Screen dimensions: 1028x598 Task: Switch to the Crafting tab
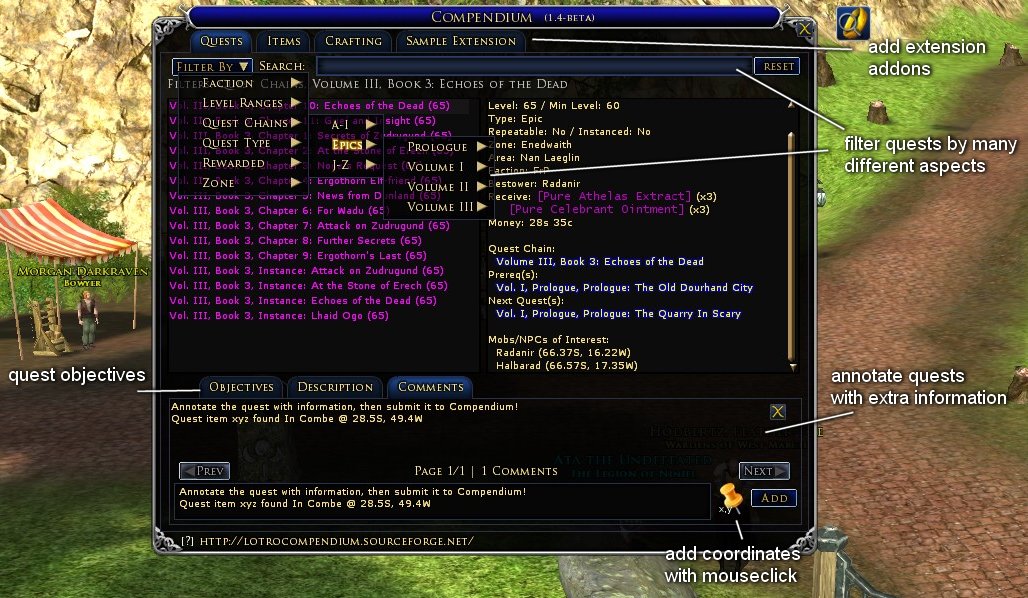(353, 41)
